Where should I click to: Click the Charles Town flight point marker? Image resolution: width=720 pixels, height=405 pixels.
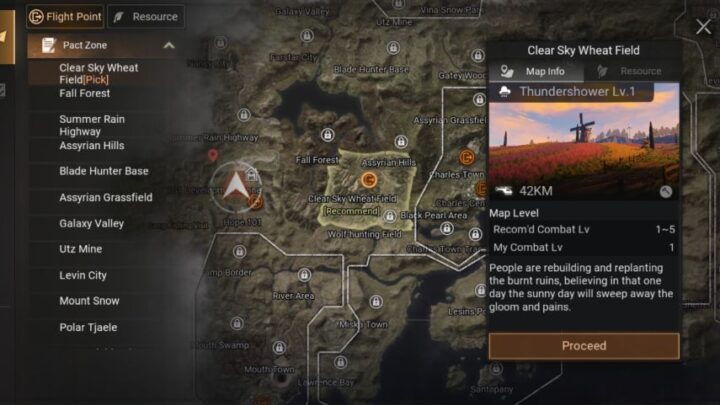466,157
